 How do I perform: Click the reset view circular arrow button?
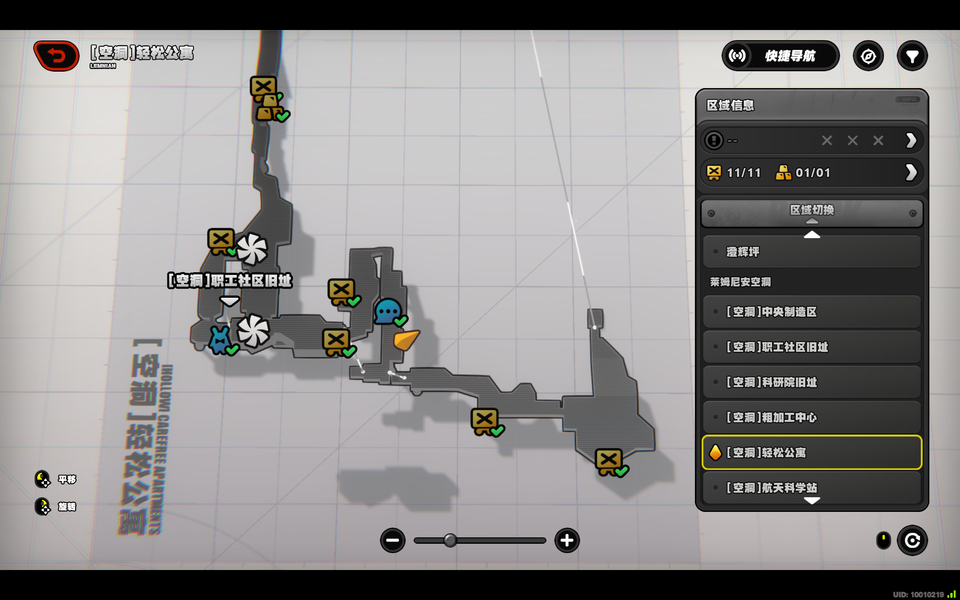click(x=911, y=541)
